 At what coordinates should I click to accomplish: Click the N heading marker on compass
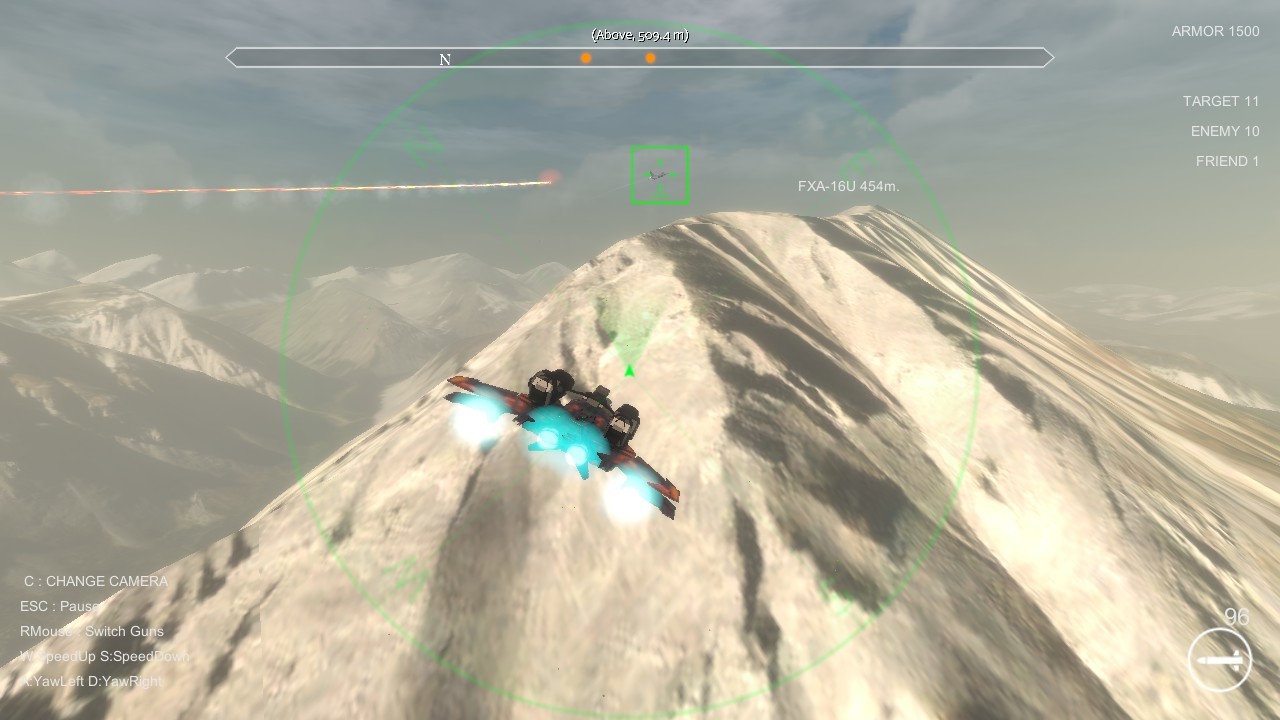pos(444,59)
